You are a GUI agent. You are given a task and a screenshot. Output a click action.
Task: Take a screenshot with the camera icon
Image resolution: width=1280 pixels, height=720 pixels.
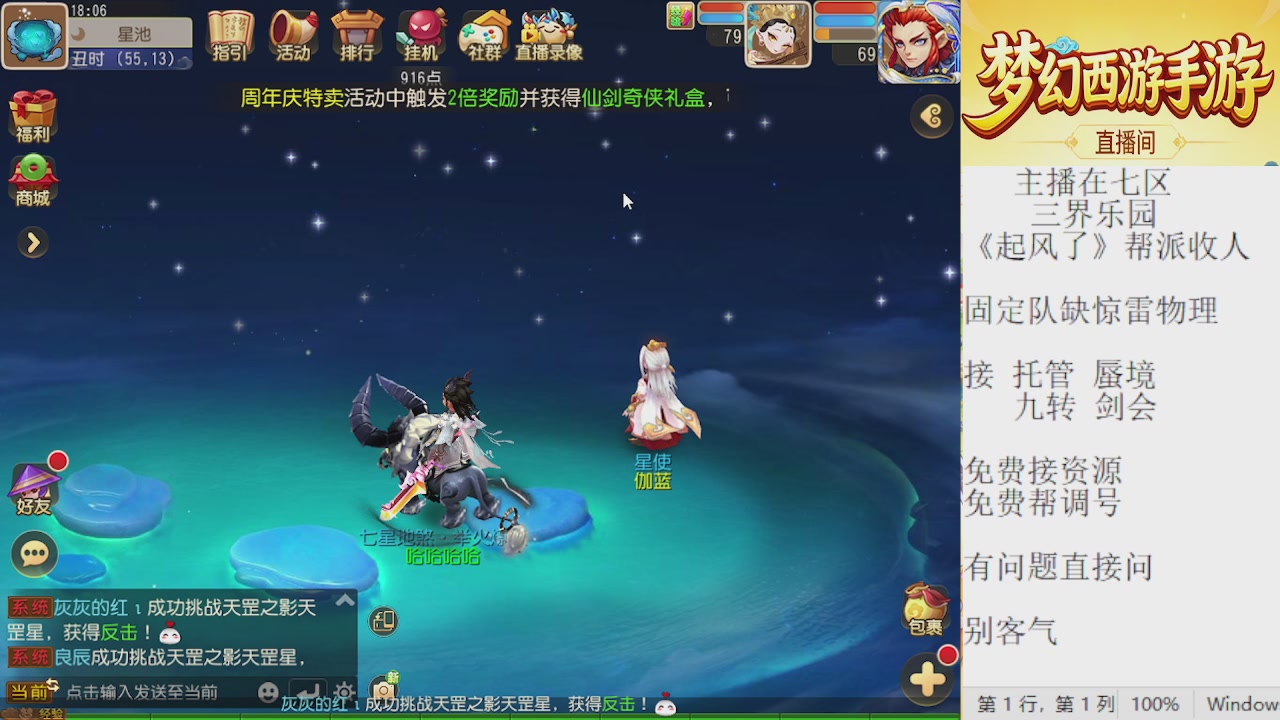click(383, 690)
